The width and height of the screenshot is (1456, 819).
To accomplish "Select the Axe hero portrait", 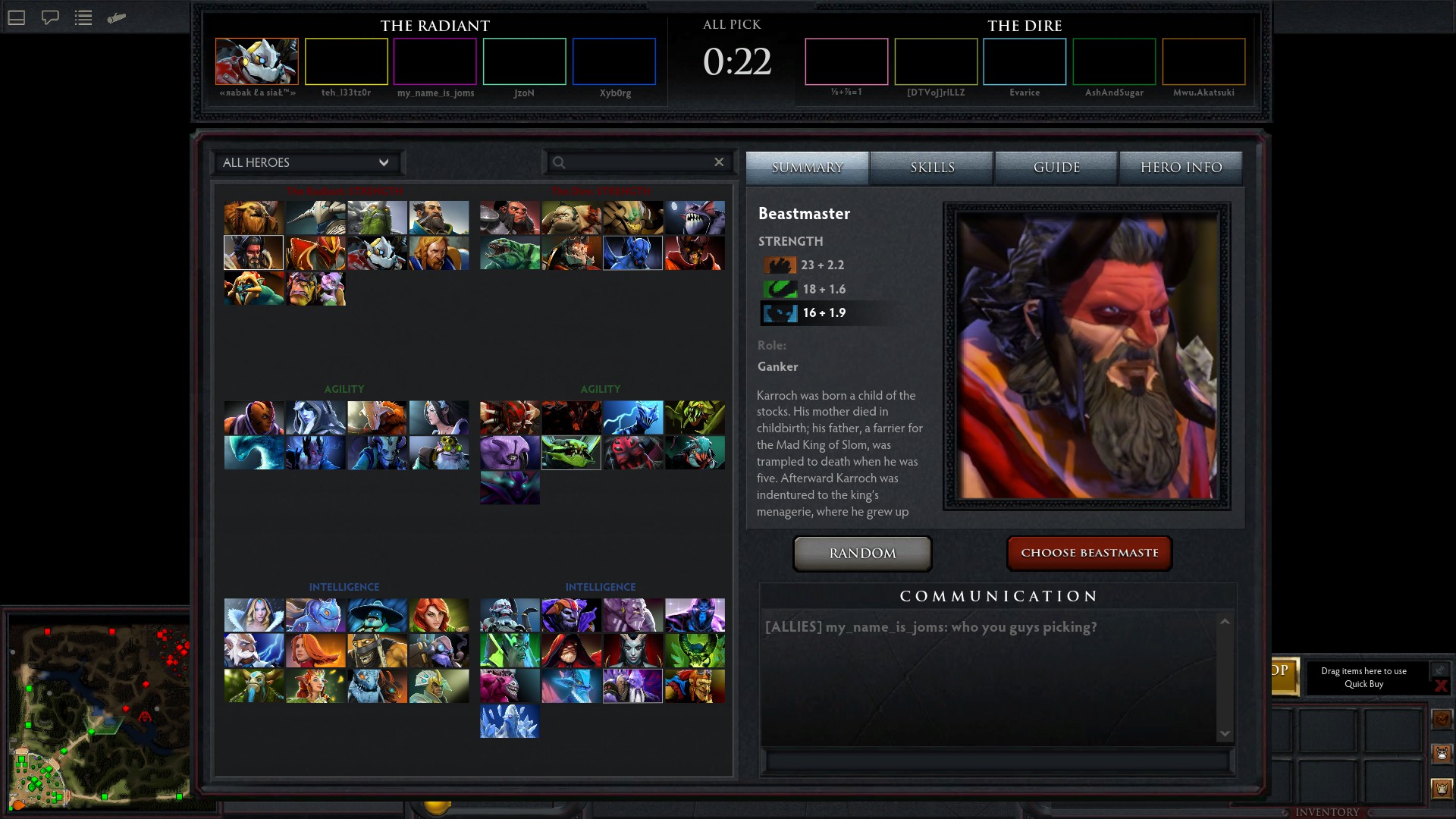I will tap(510, 218).
